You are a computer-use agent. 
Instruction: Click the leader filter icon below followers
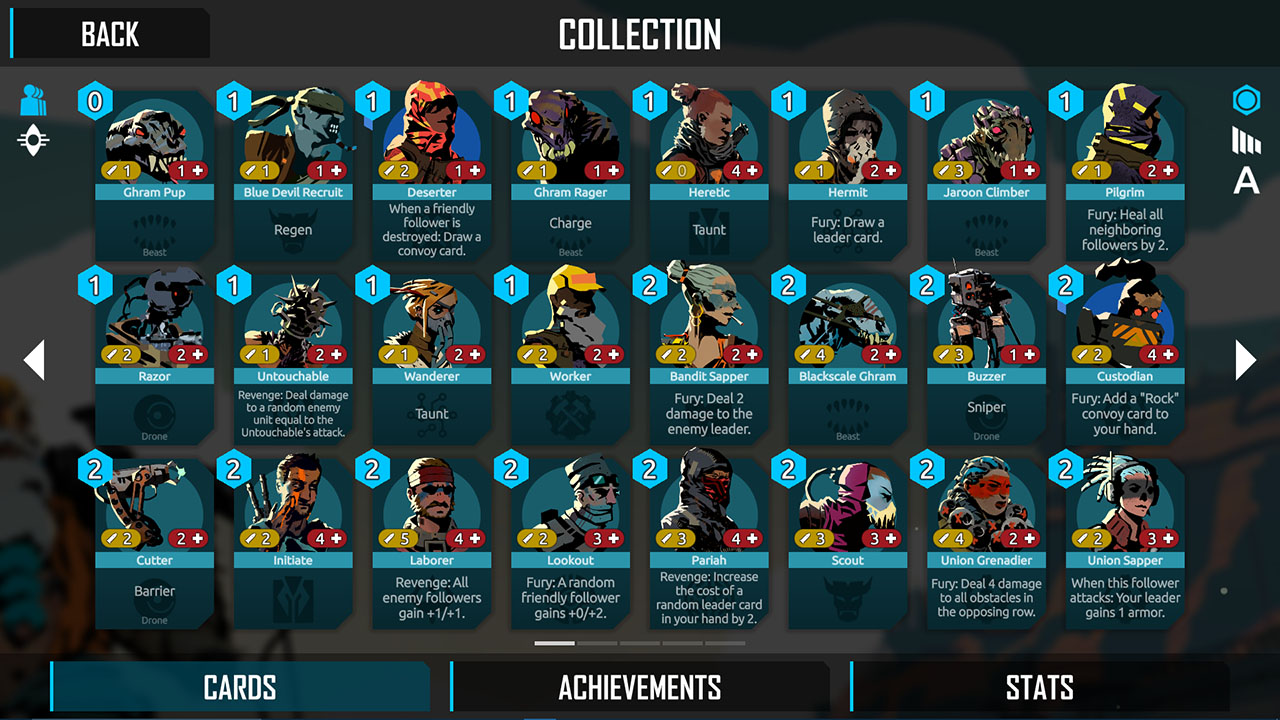pyautogui.click(x=34, y=140)
